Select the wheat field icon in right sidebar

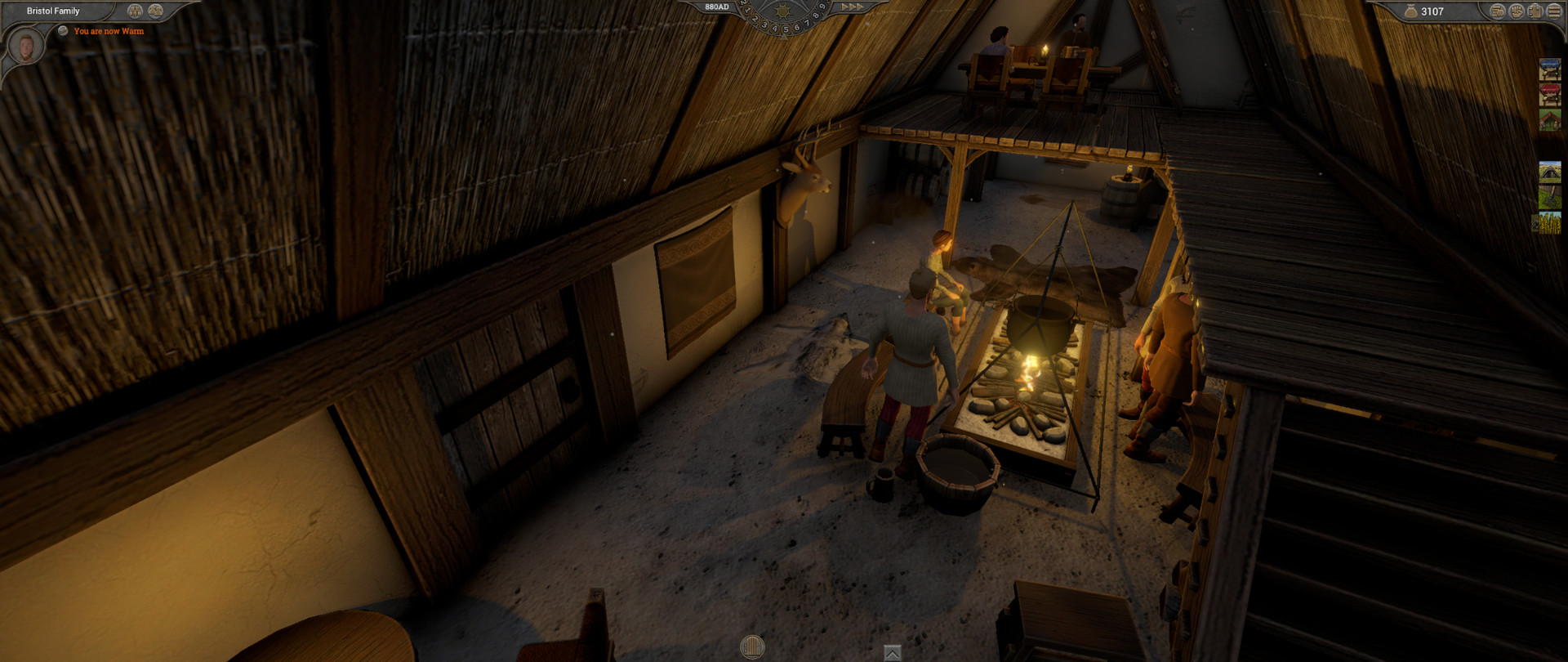pos(1552,223)
